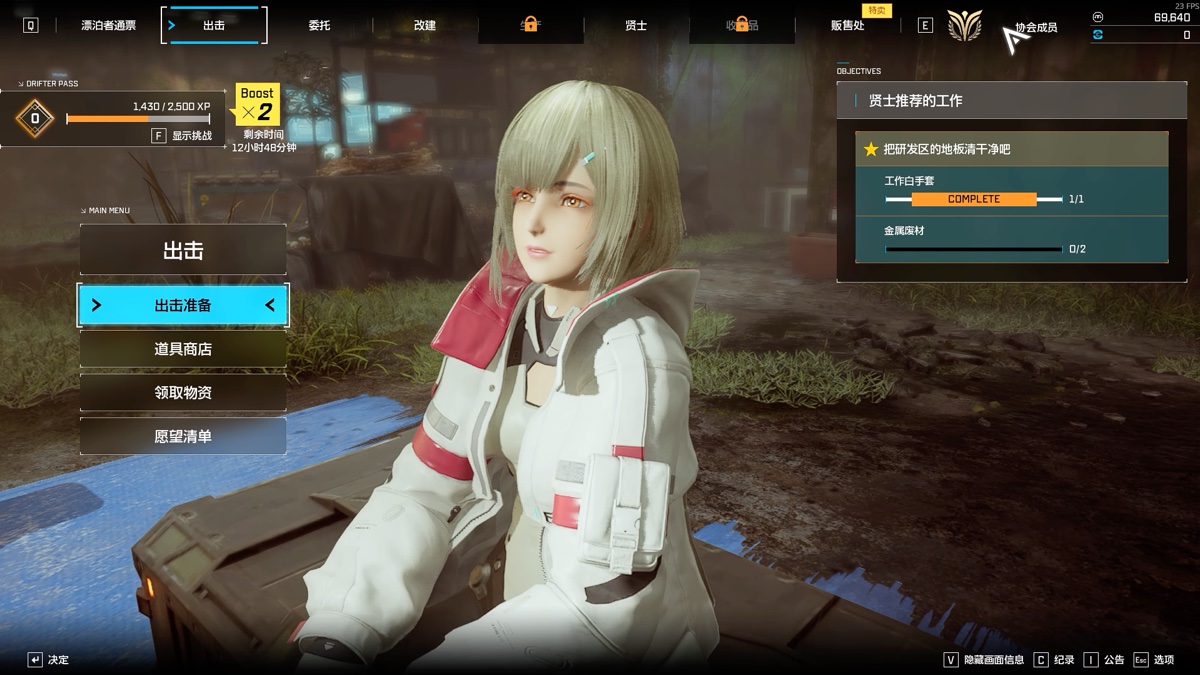Click the Boost ×2 badge
1200x675 pixels.
coord(257,104)
